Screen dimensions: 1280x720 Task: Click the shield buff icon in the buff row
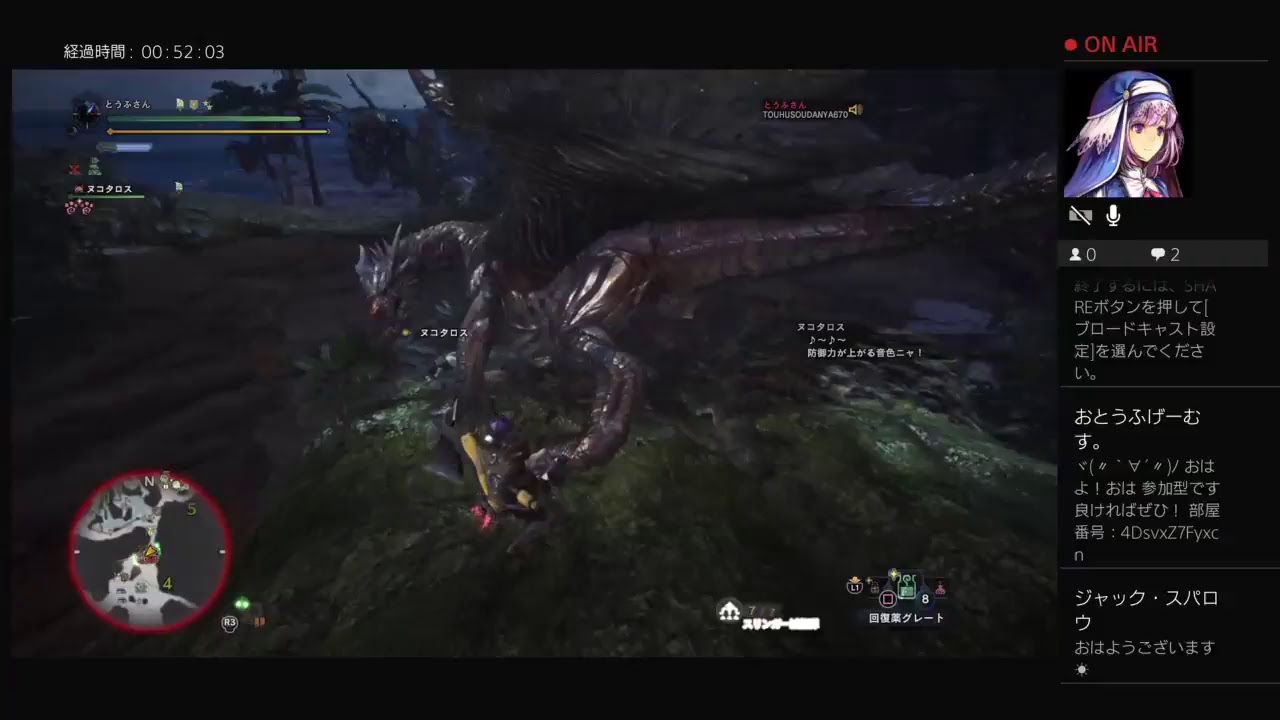coord(193,105)
